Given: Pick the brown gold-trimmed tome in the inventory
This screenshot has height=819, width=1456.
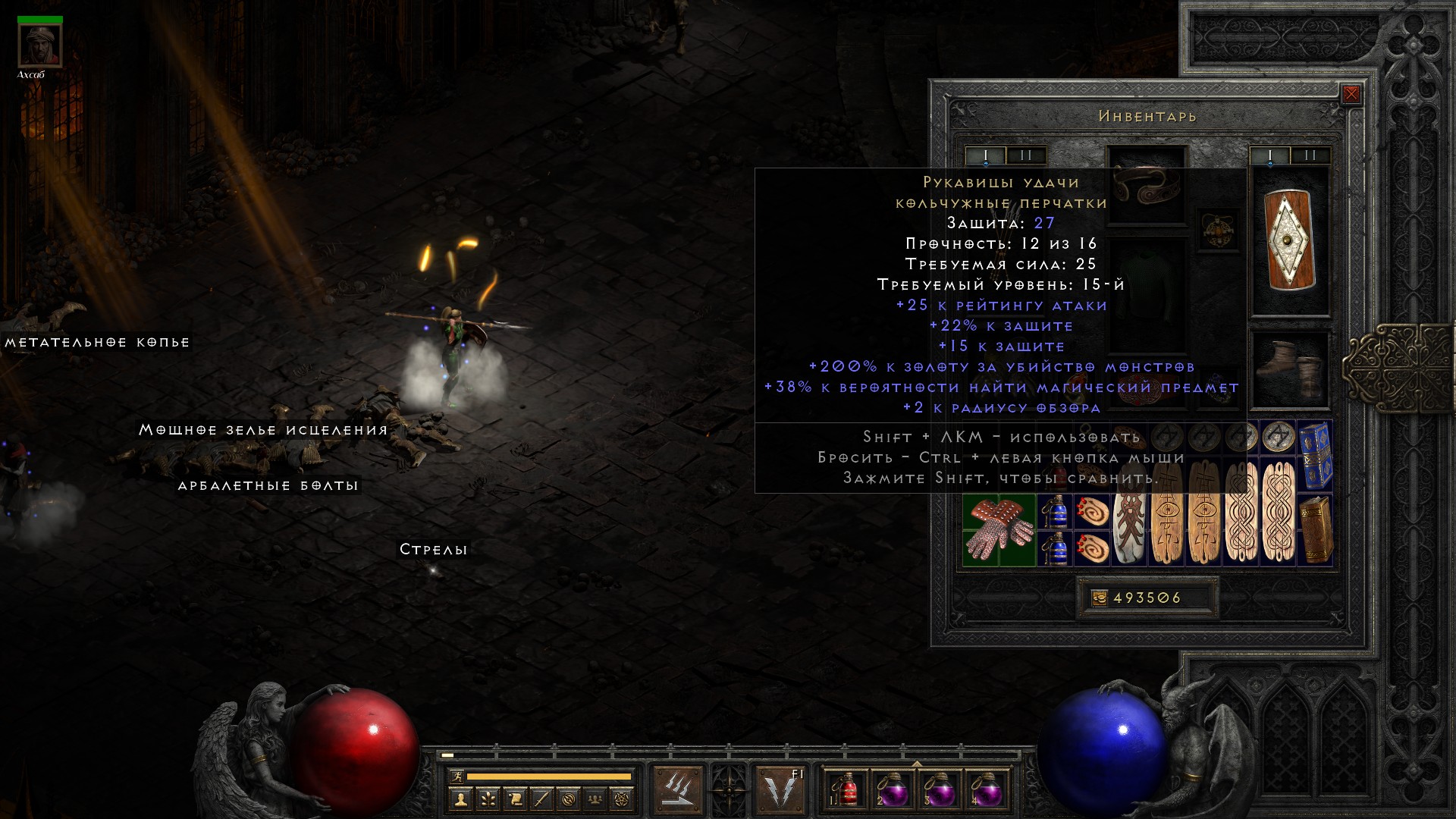Looking at the screenshot, I should pos(1316,530).
